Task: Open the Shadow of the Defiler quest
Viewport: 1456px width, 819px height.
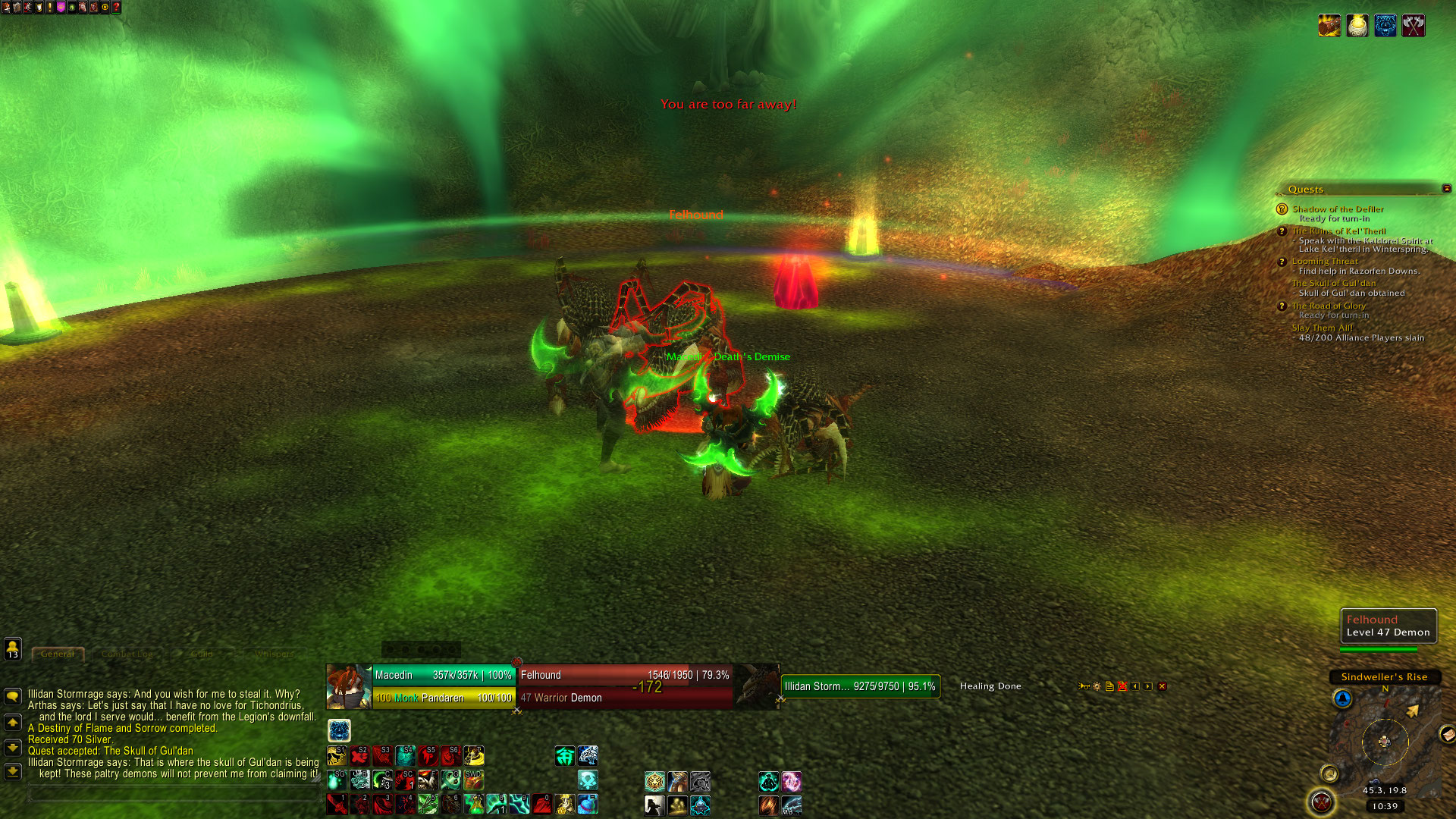Action: click(x=1338, y=209)
